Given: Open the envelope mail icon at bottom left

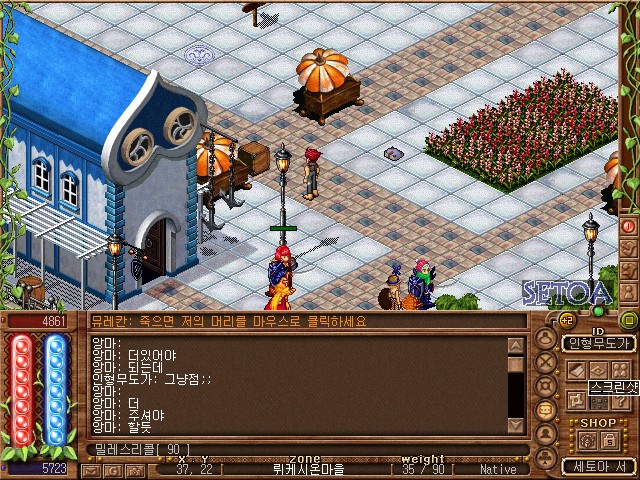Looking at the screenshot, I should 93,468.
